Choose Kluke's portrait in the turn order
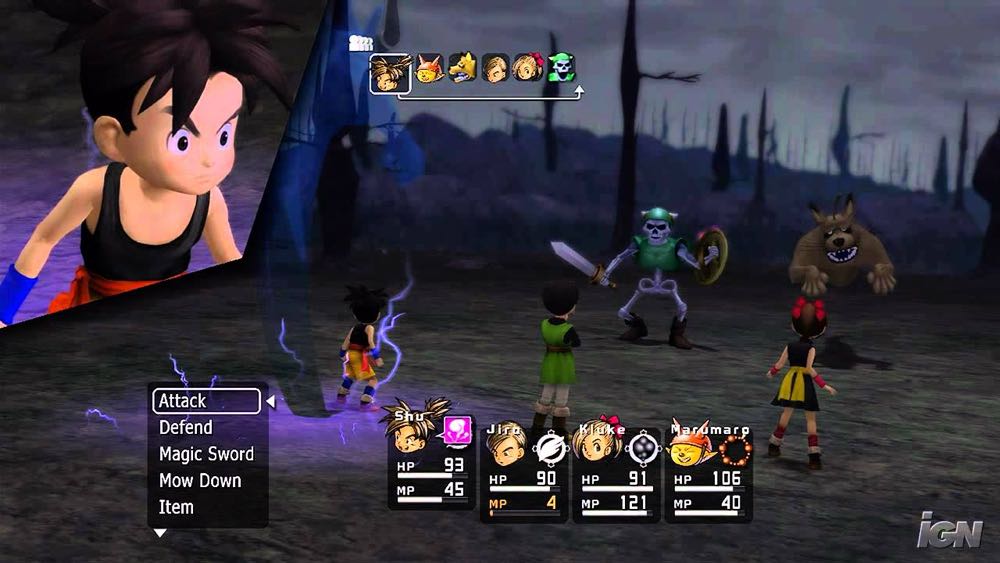The width and height of the screenshot is (1000, 563). tap(528, 68)
